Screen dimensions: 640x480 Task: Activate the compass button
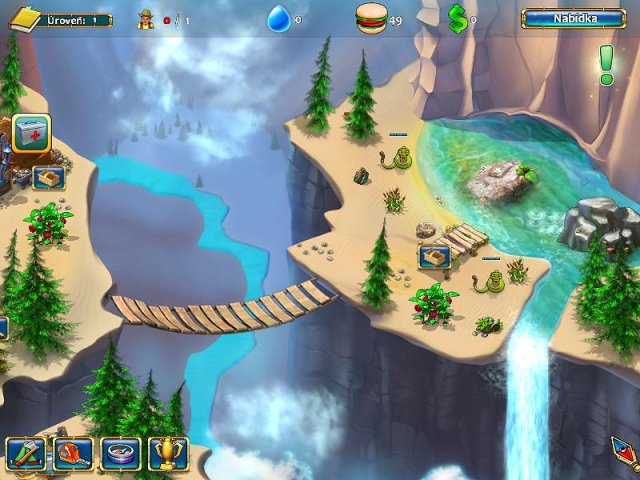pos(120,454)
